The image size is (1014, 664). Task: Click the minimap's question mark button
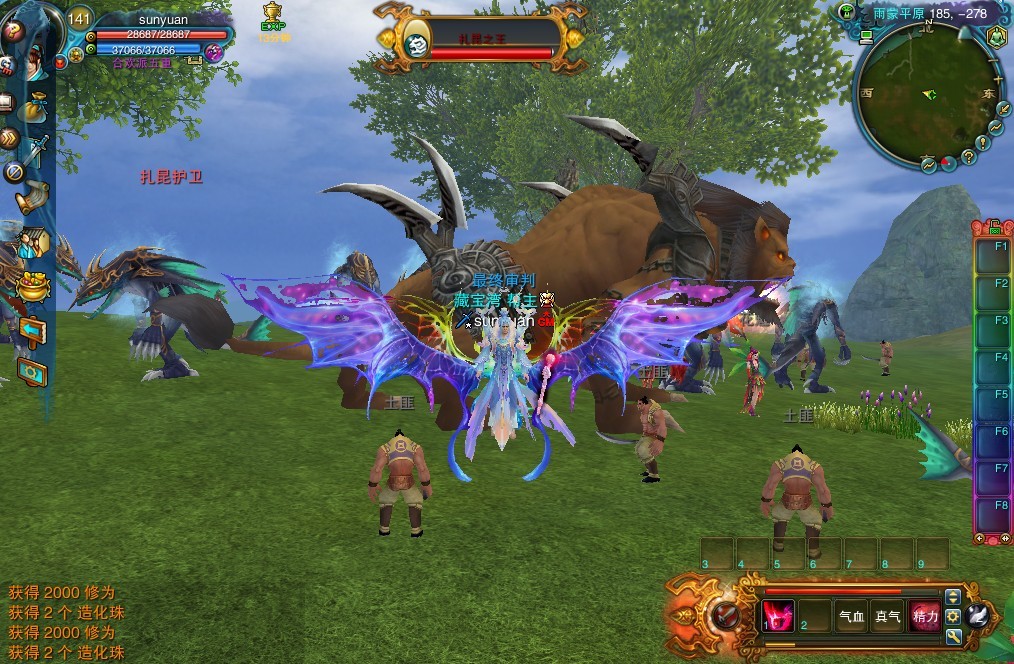(967, 157)
